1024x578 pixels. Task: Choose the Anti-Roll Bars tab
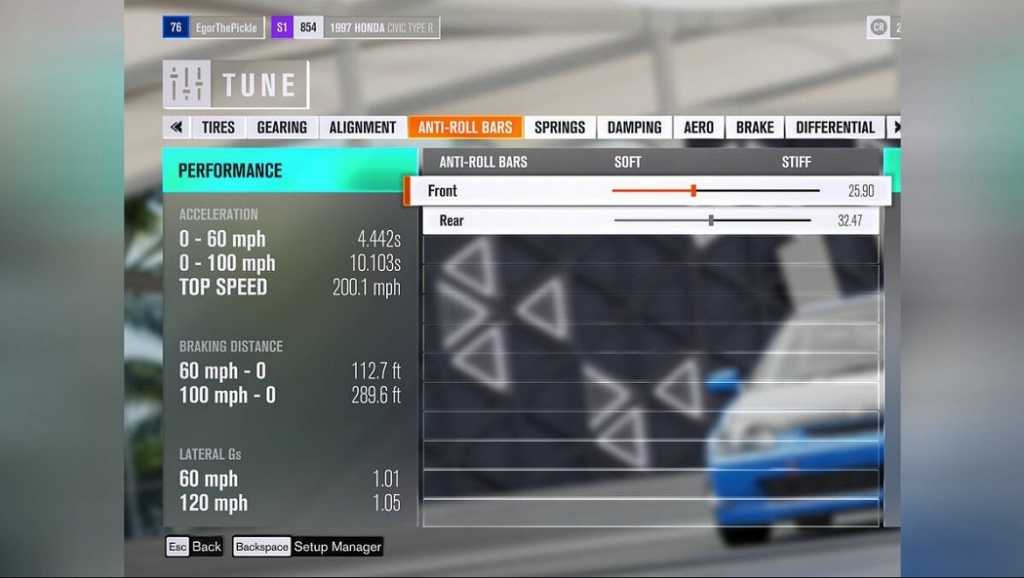tap(464, 127)
